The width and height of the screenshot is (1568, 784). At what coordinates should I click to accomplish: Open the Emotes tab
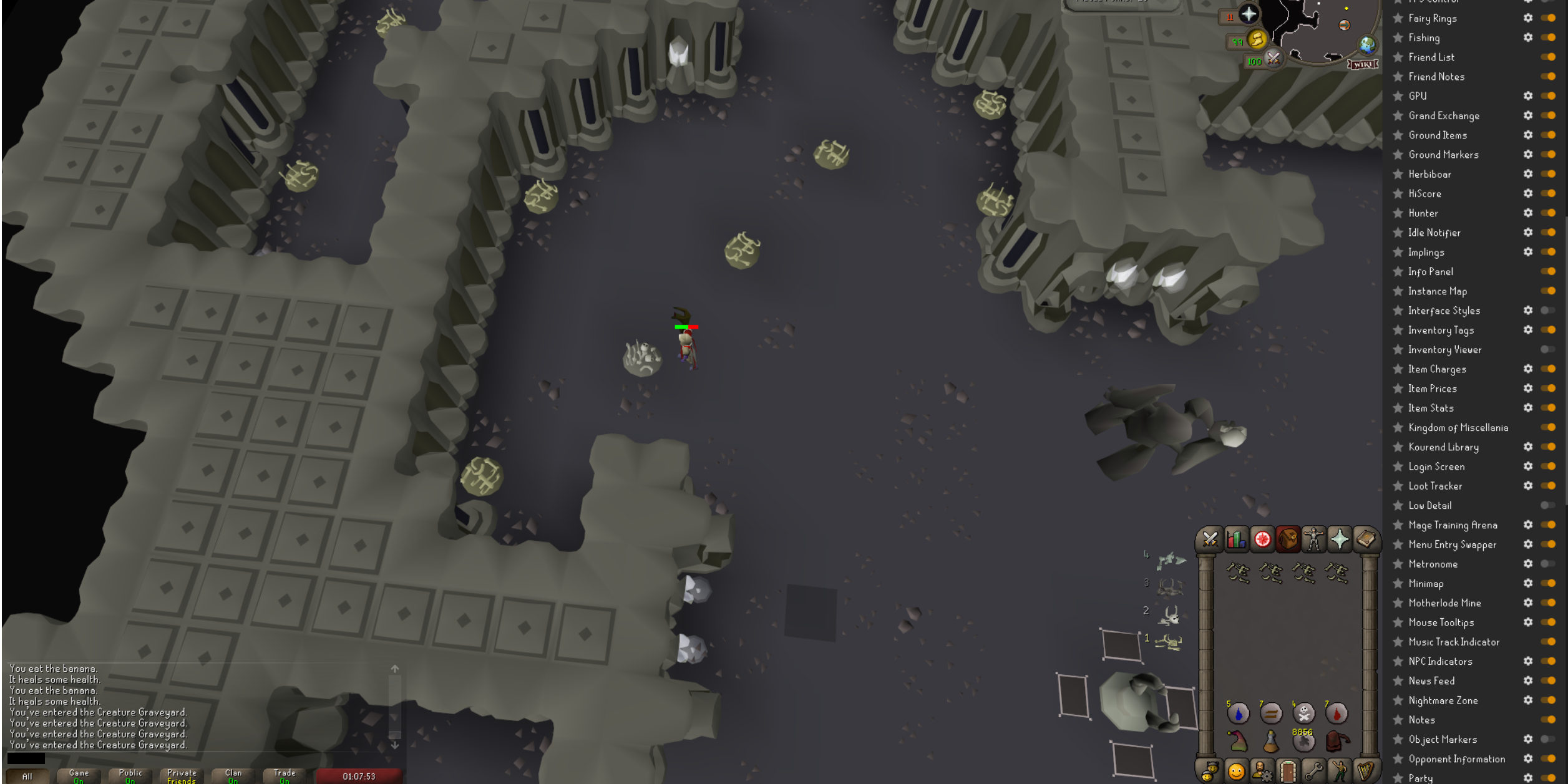click(x=1340, y=773)
